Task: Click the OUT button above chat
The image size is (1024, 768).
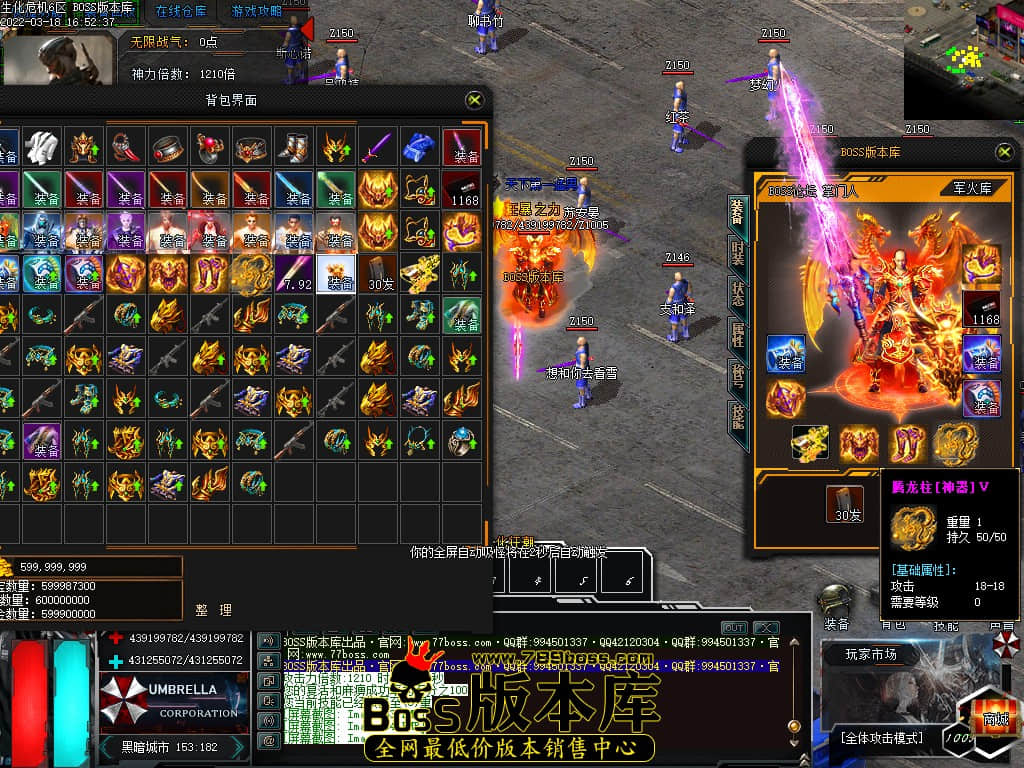Action: point(734,628)
